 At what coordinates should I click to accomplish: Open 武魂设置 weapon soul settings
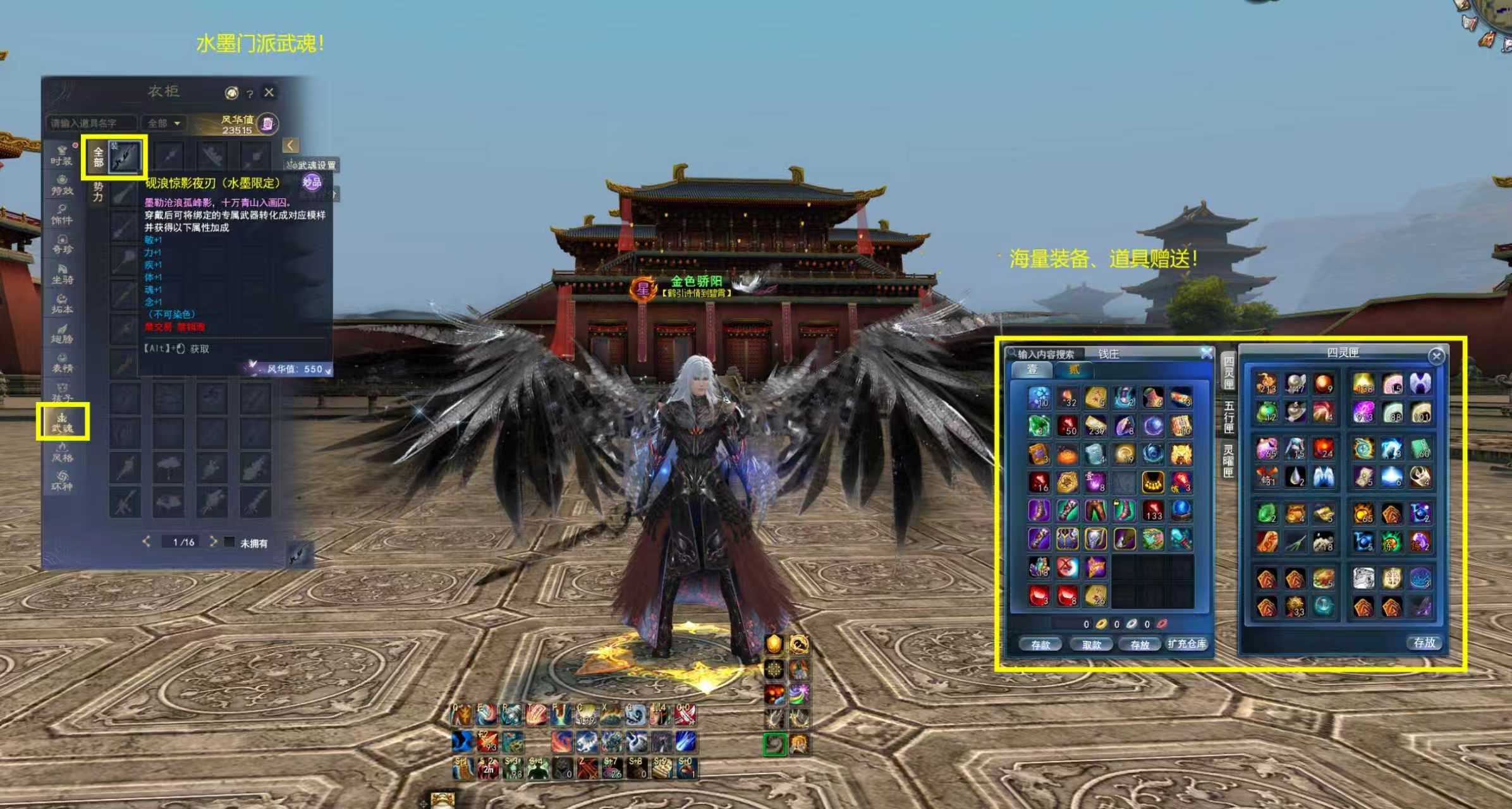(x=312, y=165)
